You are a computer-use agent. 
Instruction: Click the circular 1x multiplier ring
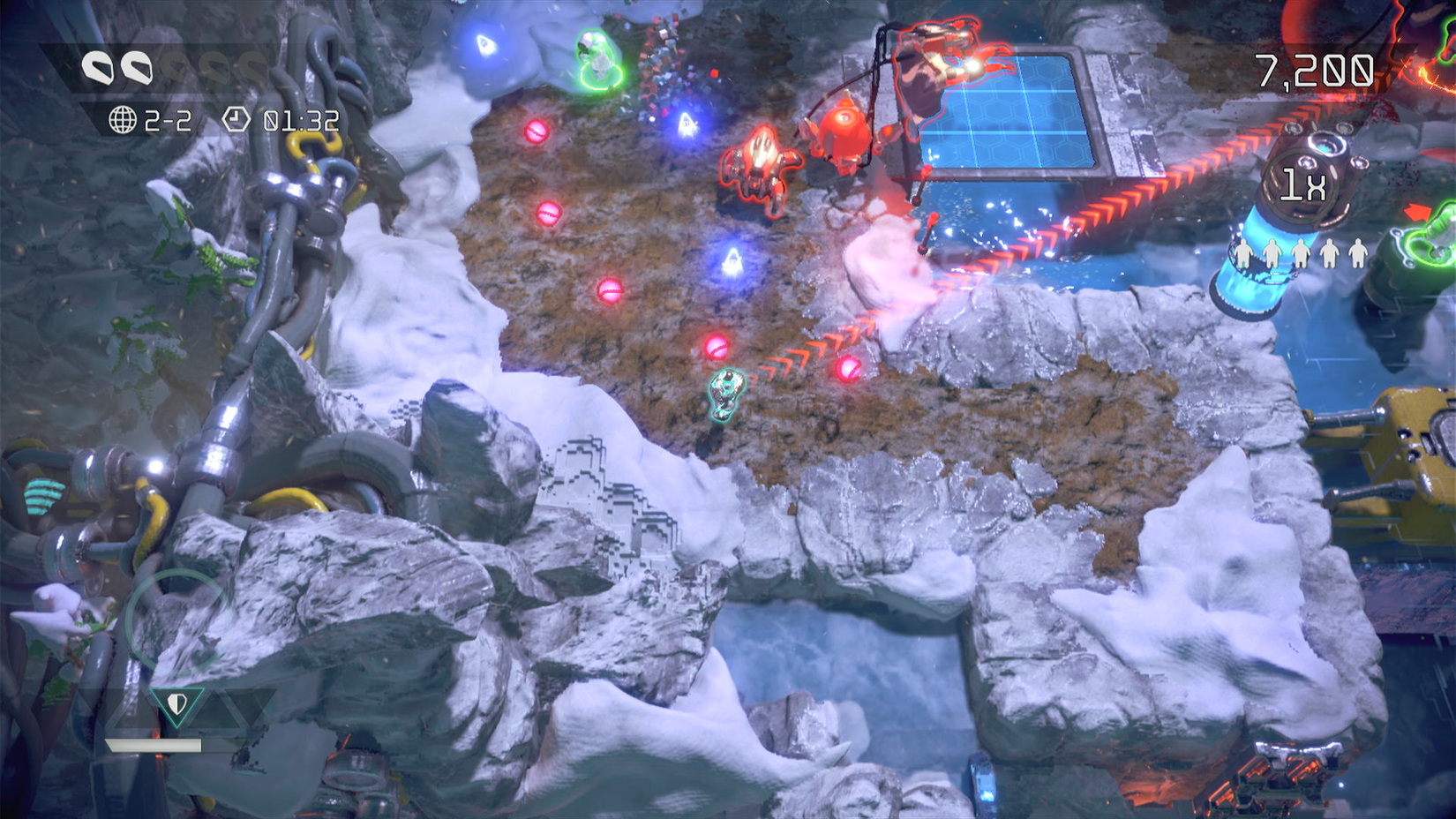1303,184
